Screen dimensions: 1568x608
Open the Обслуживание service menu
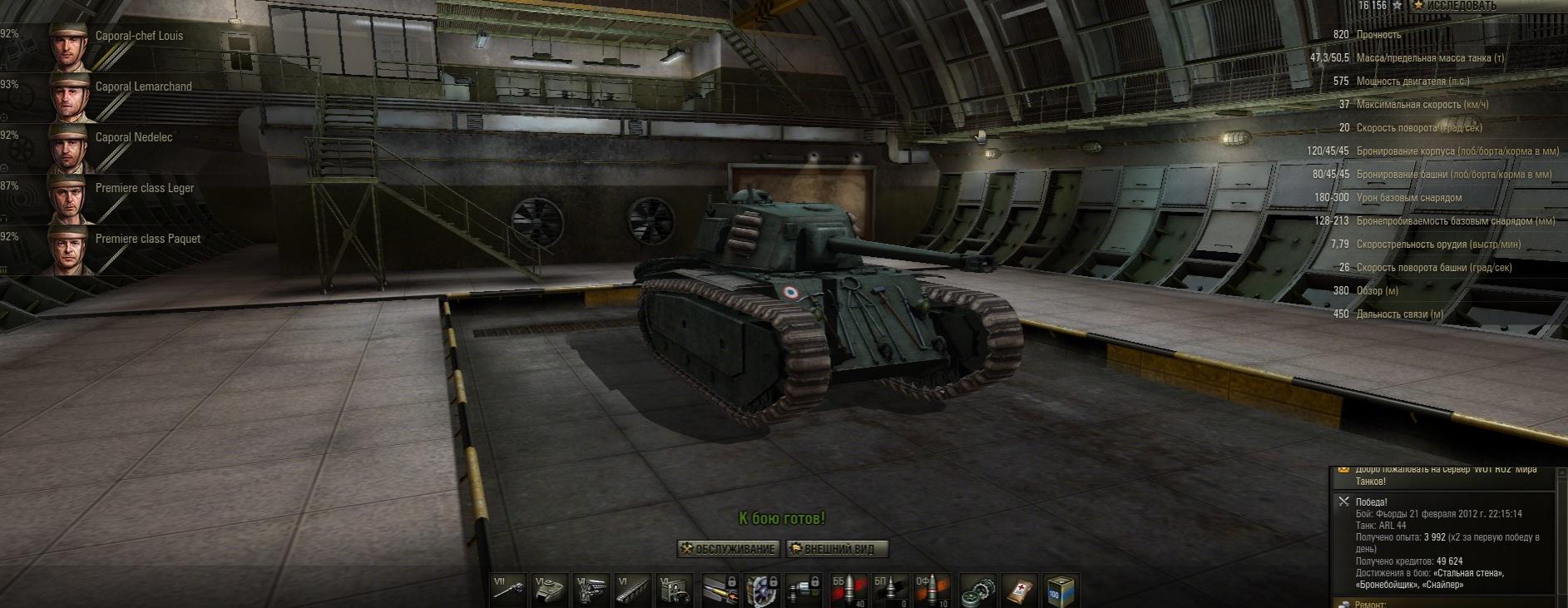pos(729,549)
